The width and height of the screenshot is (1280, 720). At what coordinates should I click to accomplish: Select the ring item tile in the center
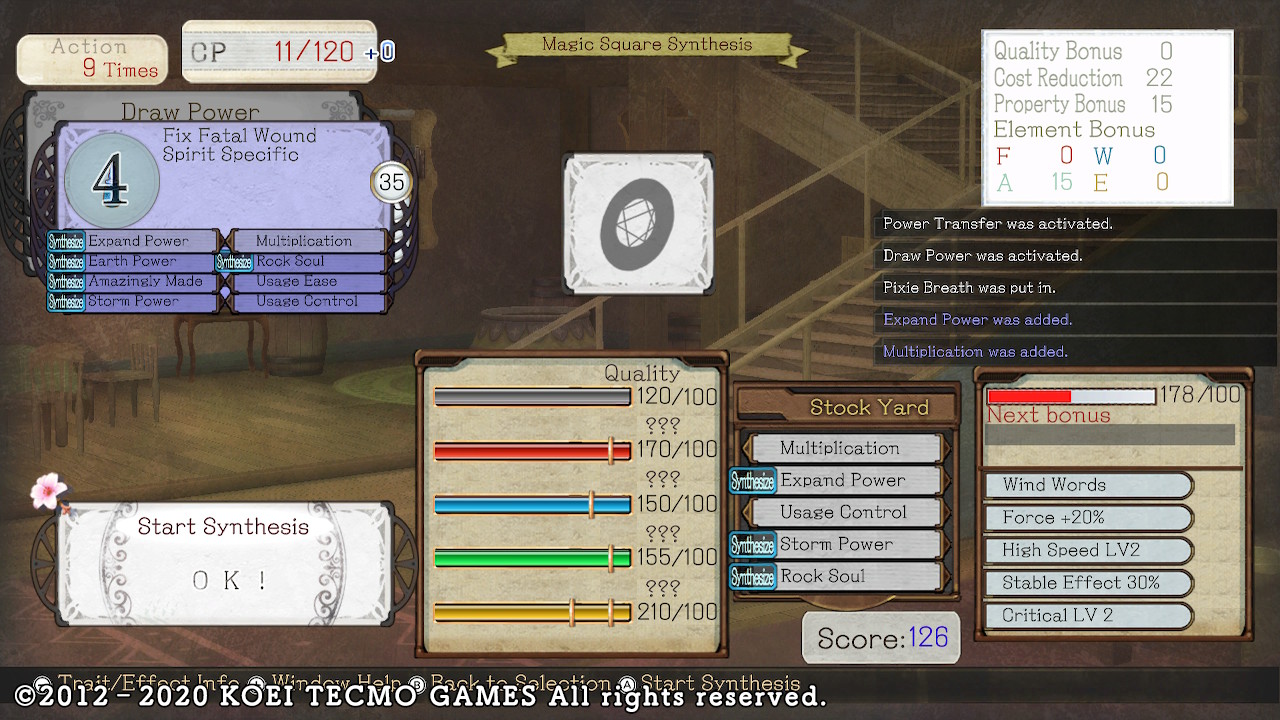pyautogui.click(x=638, y=224)
